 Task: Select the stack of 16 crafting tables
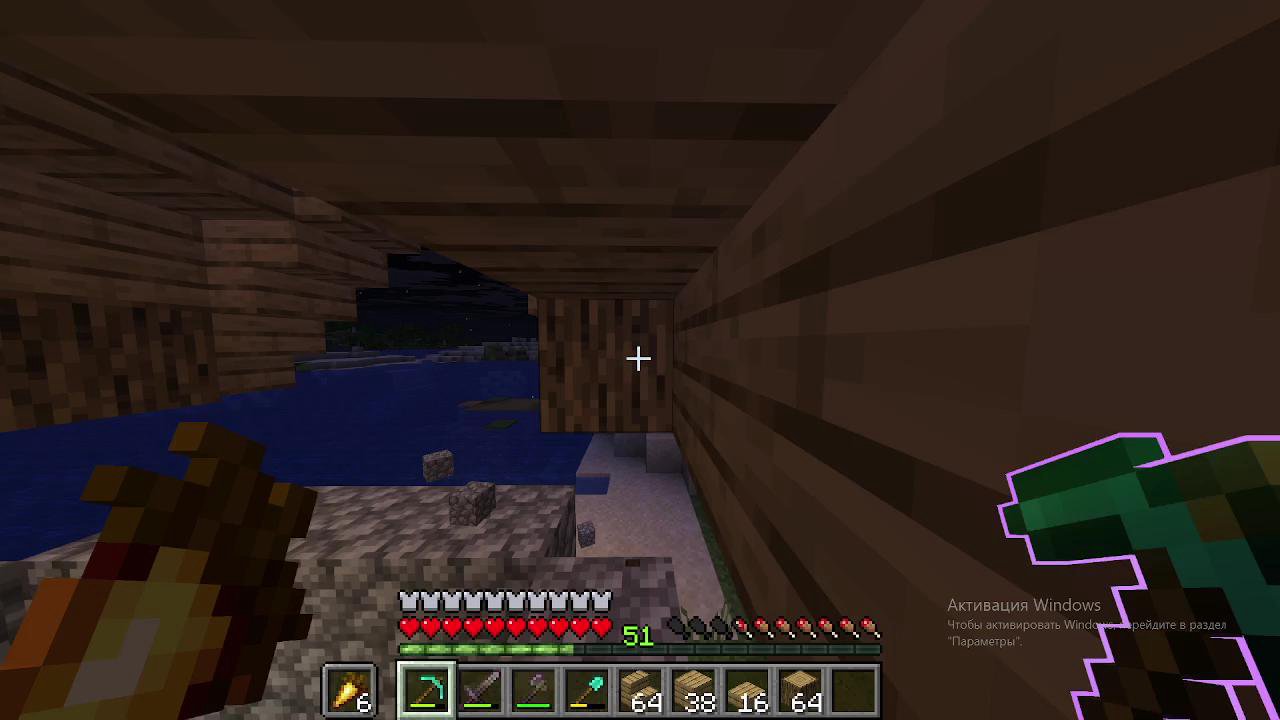750,688
